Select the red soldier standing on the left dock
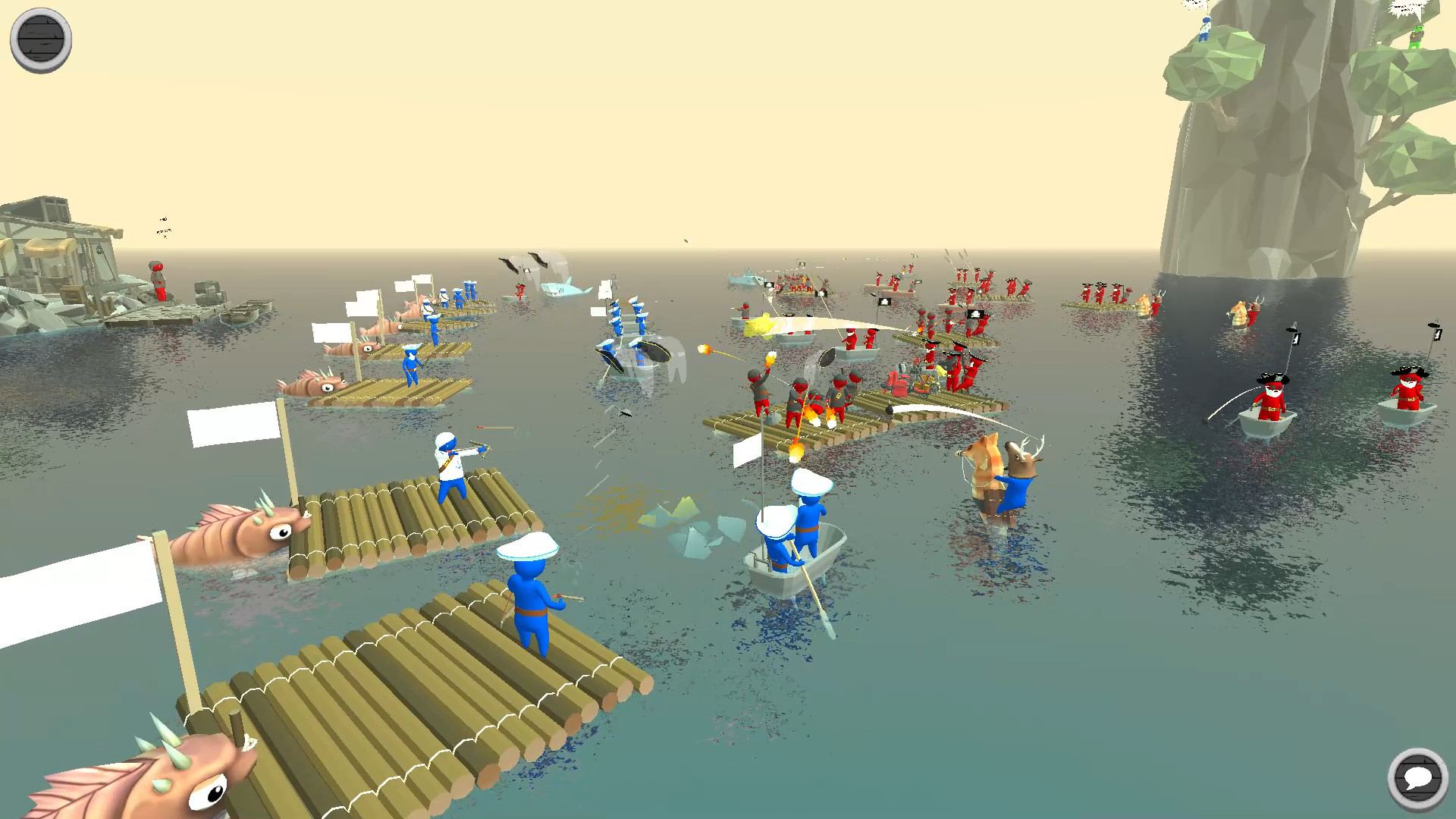The width and height of the screenshot is (1456, 819). [157, 281]
